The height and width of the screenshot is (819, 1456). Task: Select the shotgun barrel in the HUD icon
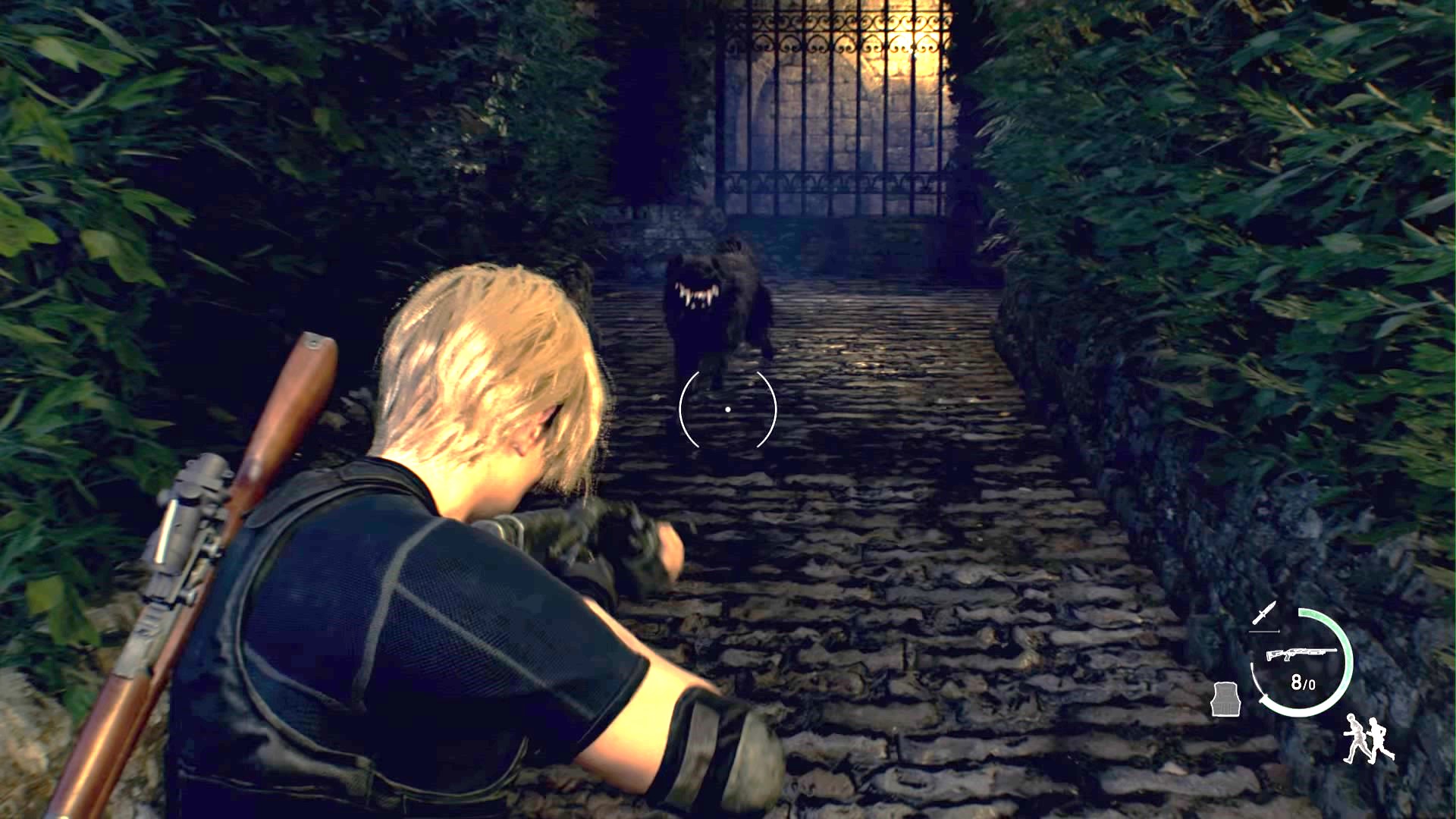(x=1323, y=650)
